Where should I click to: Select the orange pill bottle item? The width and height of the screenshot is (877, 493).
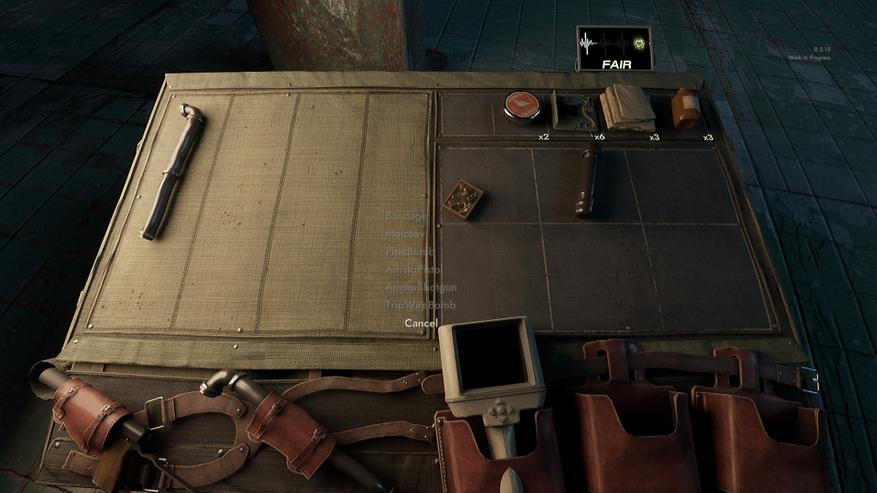point(685,108)
